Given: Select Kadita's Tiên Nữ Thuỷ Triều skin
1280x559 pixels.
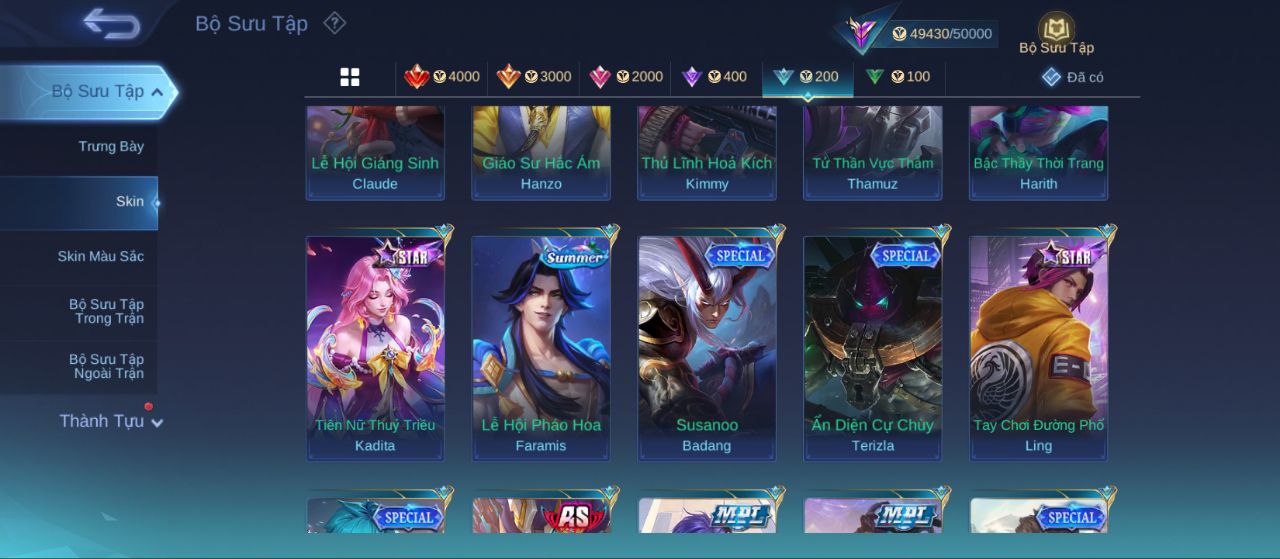Looking at the screenshot, I should [x=375, y=348].
